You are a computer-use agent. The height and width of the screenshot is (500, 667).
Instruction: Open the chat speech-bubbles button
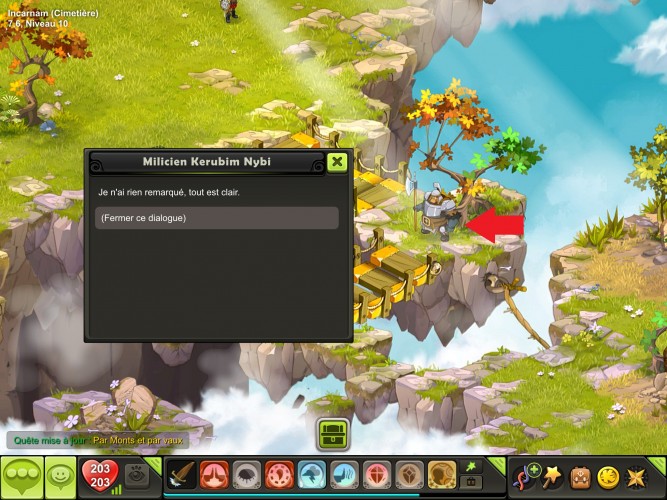tap(21, 475)
